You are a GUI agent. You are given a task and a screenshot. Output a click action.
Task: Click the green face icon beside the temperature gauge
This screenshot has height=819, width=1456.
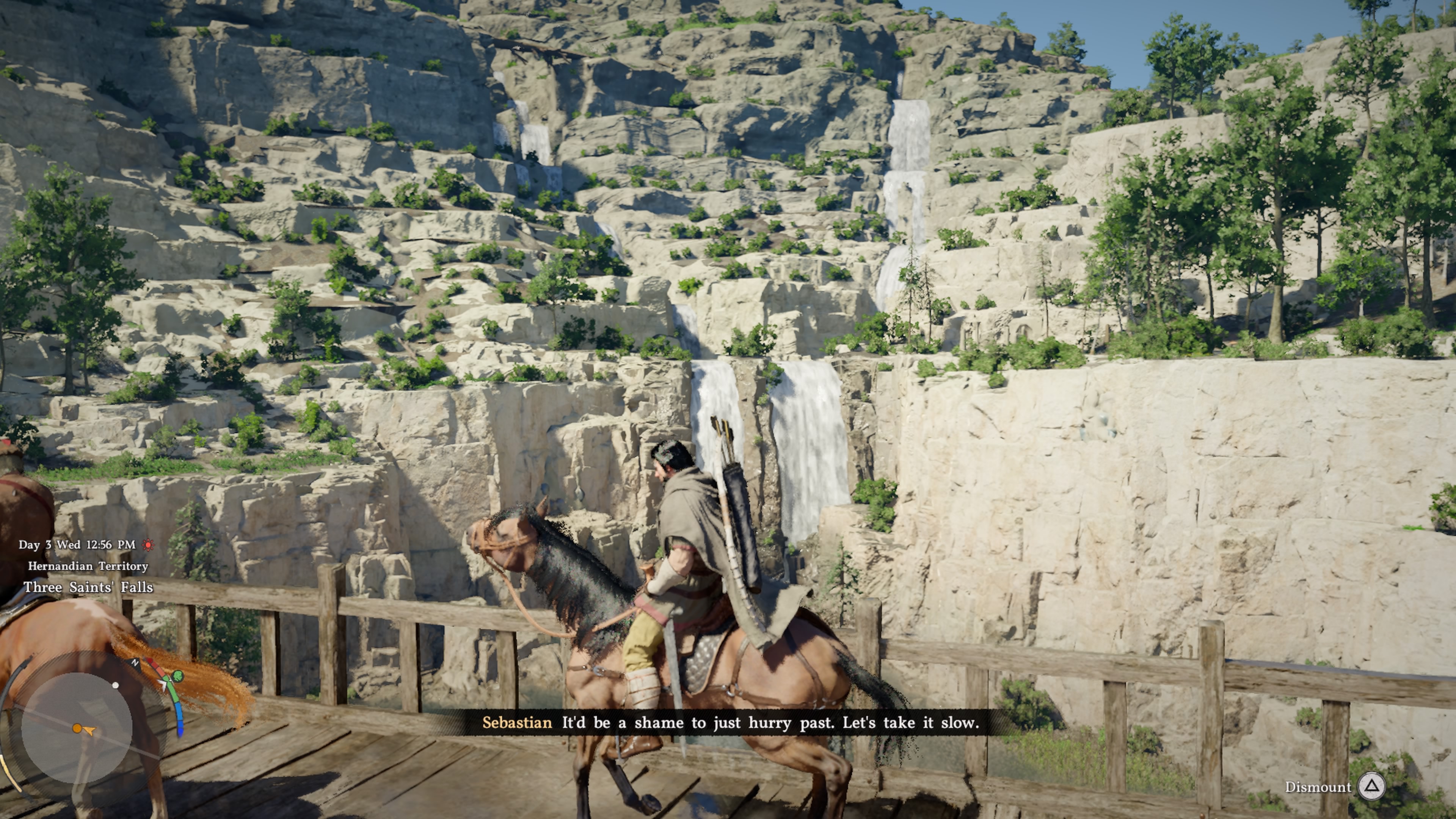178,675
